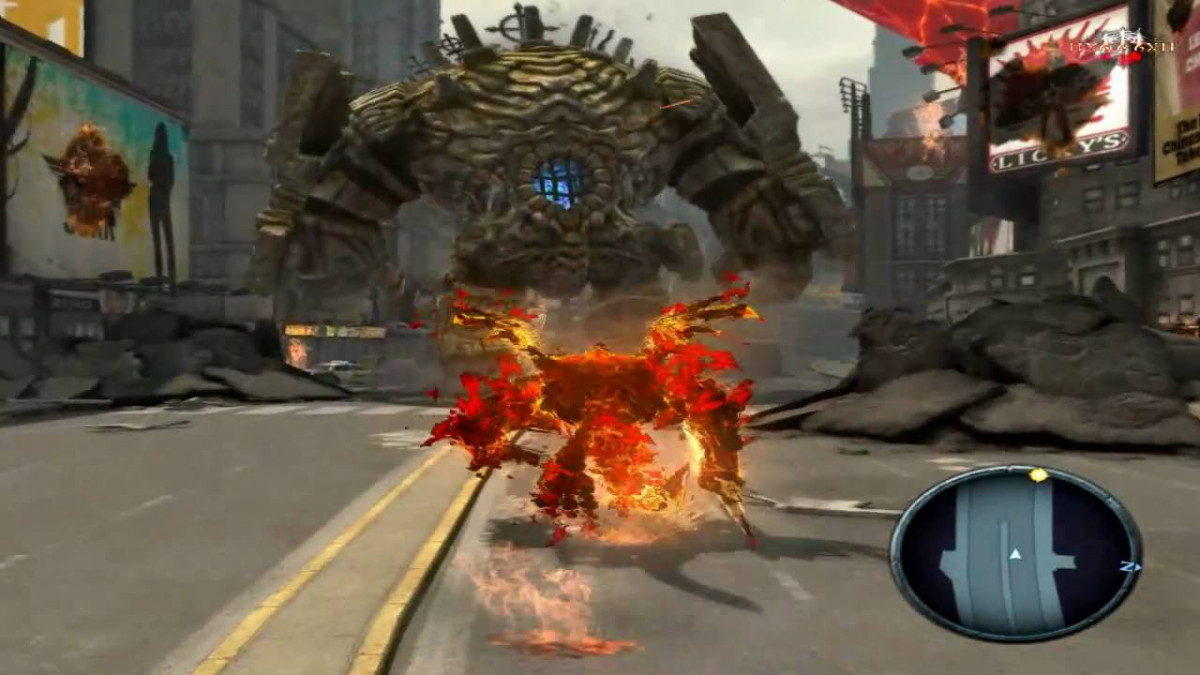Click the white player arrow on minimap

tap(1015, 554)
